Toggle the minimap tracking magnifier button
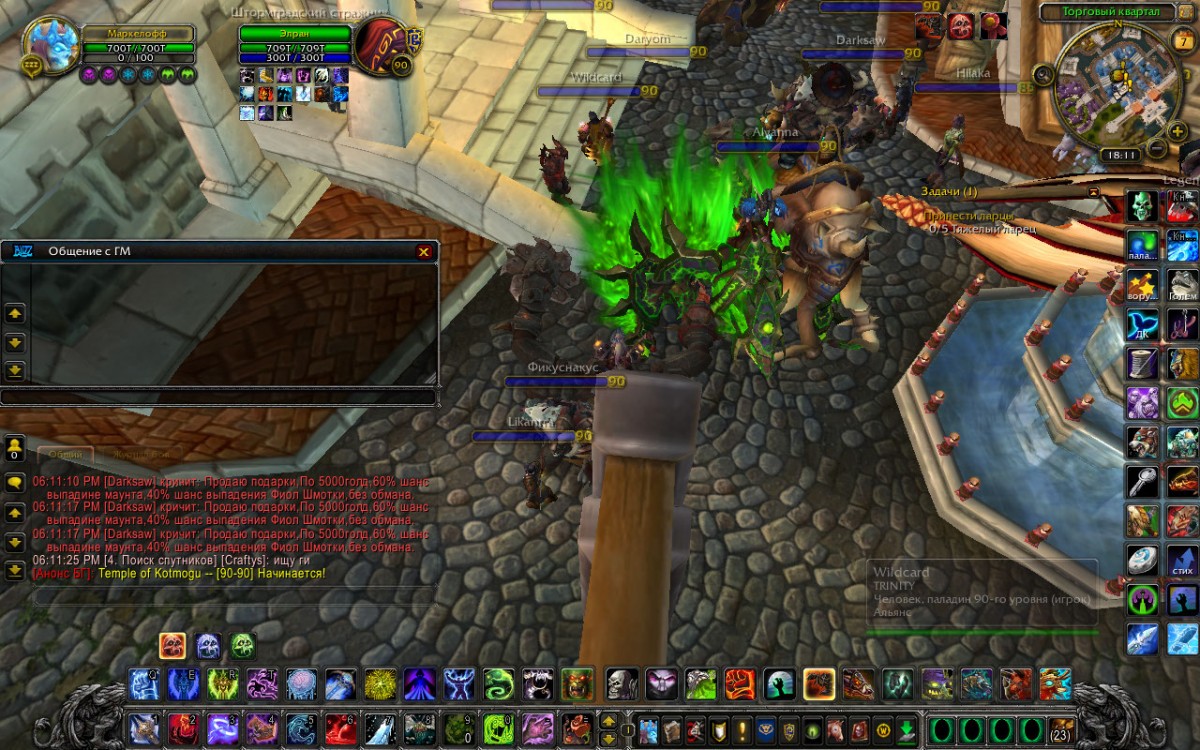 tap(1045, 73)
